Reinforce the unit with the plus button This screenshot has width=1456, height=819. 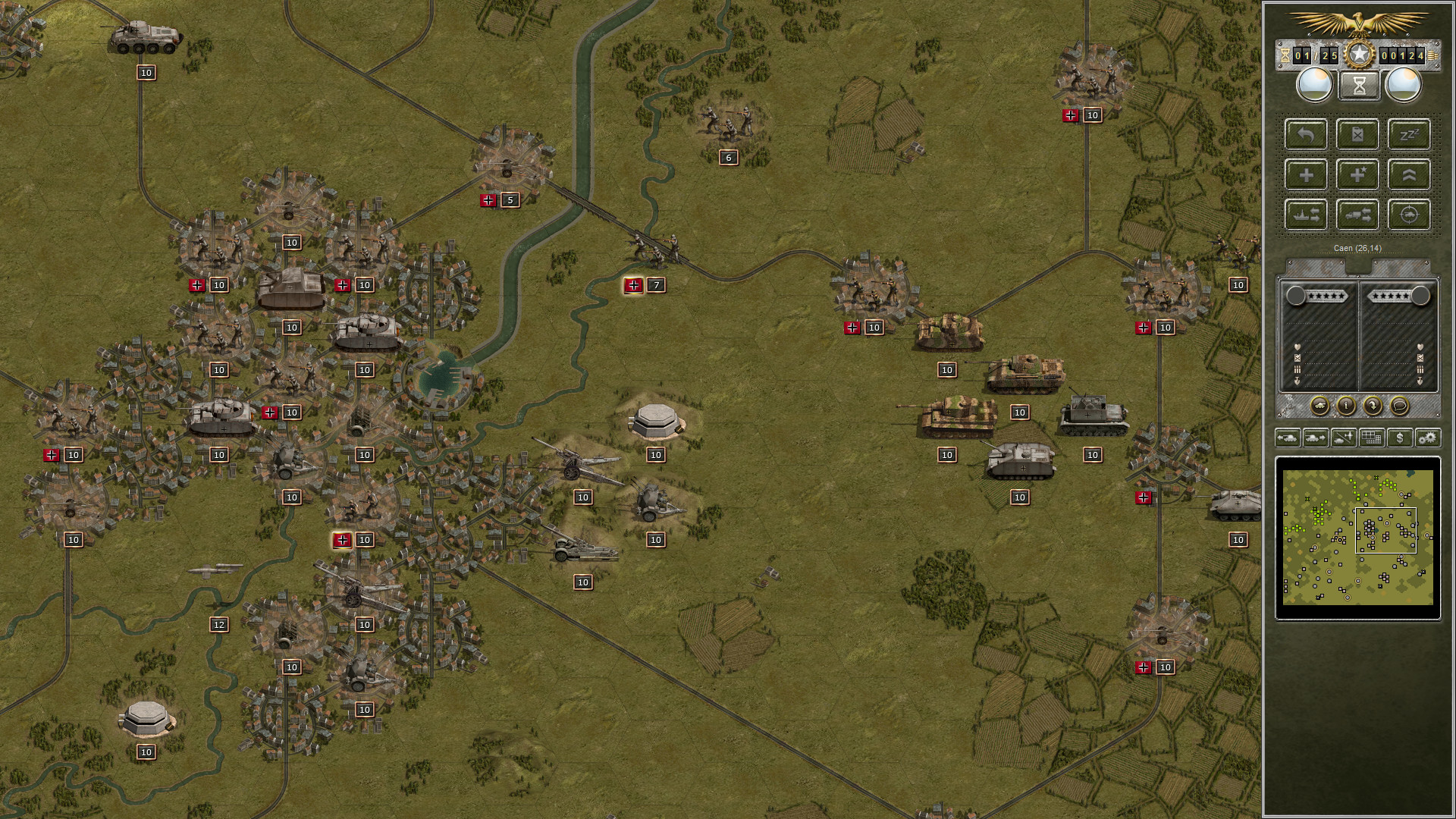pos(1306,175)
